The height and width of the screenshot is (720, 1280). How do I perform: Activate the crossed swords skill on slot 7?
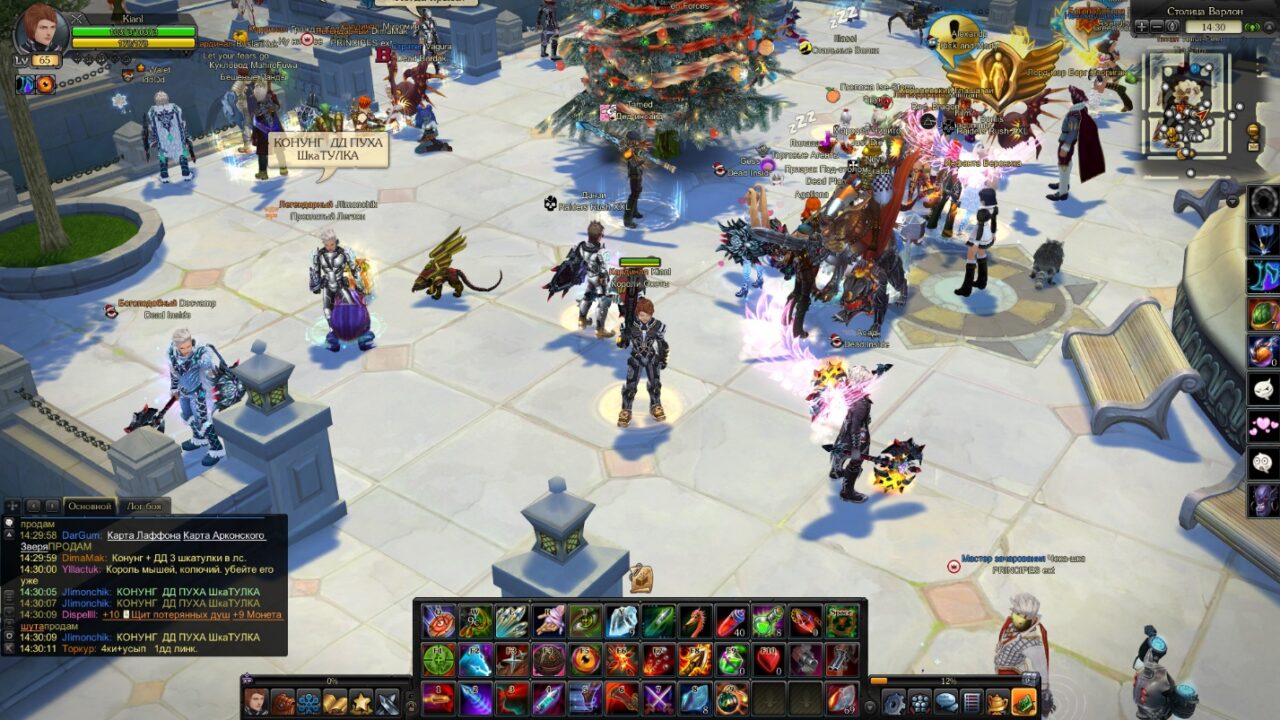click(x=659, y=697)
